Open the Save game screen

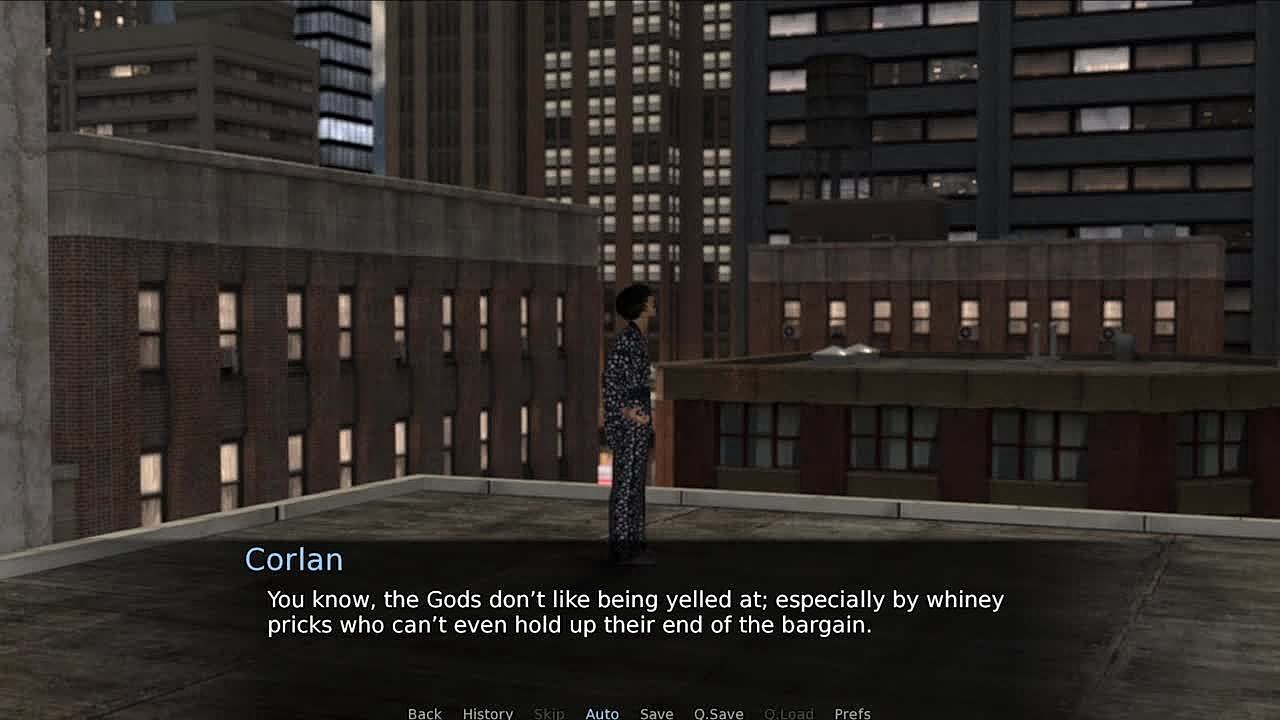coord(656,713)
